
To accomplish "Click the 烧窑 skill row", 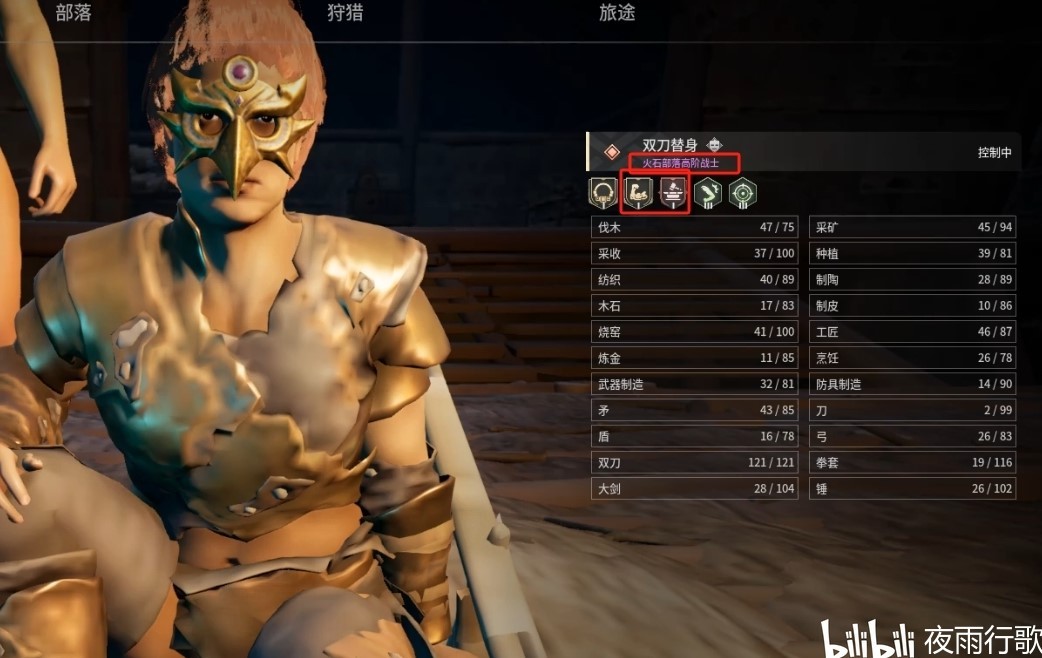I will point(695,332).
